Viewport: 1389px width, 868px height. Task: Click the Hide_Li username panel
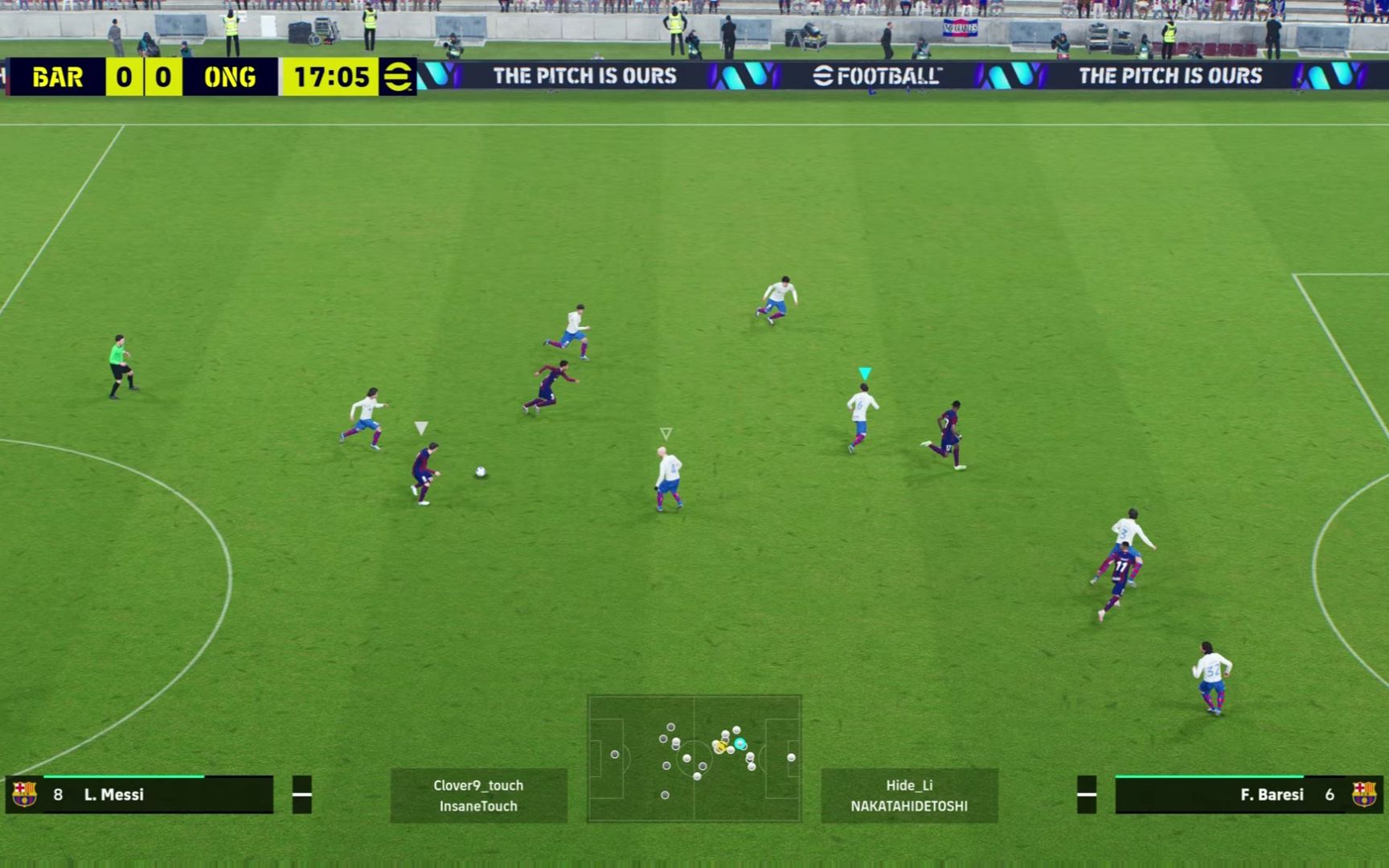909,795
